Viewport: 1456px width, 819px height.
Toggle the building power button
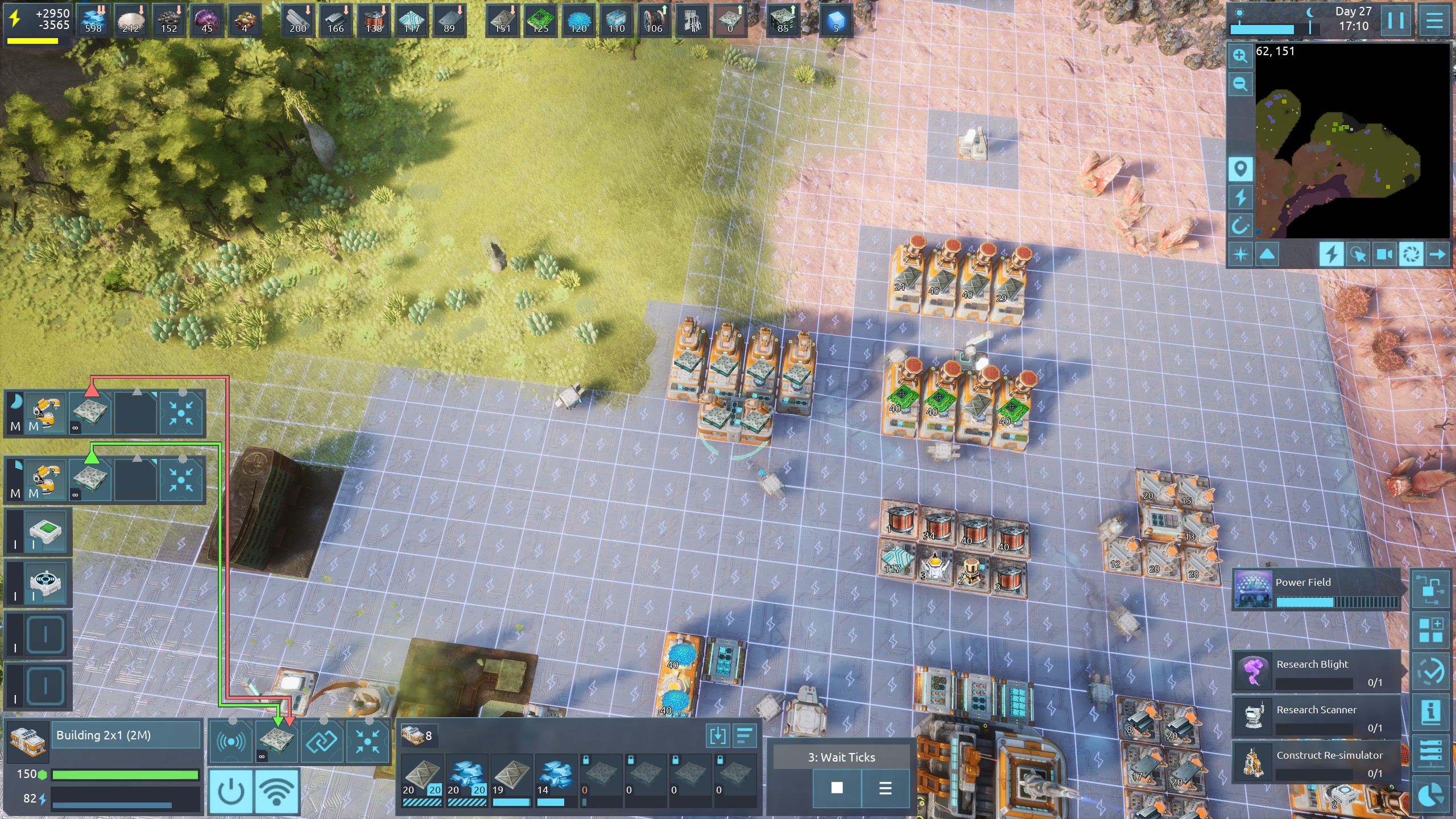[231, 791]
